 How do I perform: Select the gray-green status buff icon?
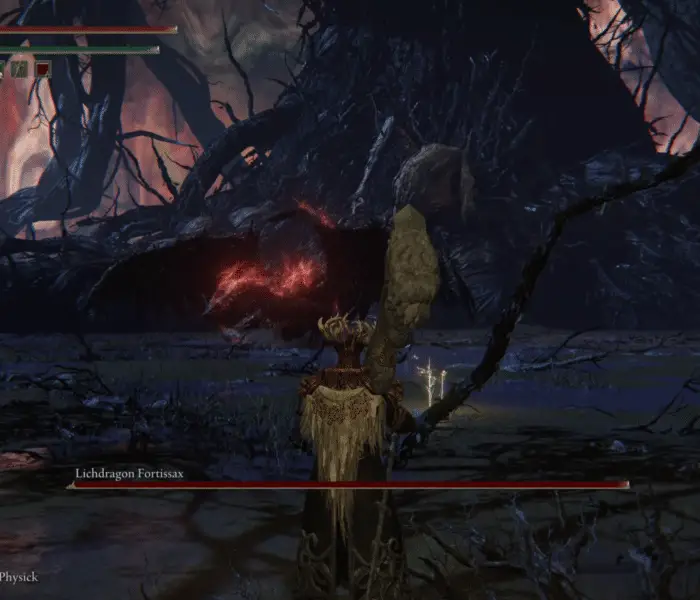click(19, 69)
